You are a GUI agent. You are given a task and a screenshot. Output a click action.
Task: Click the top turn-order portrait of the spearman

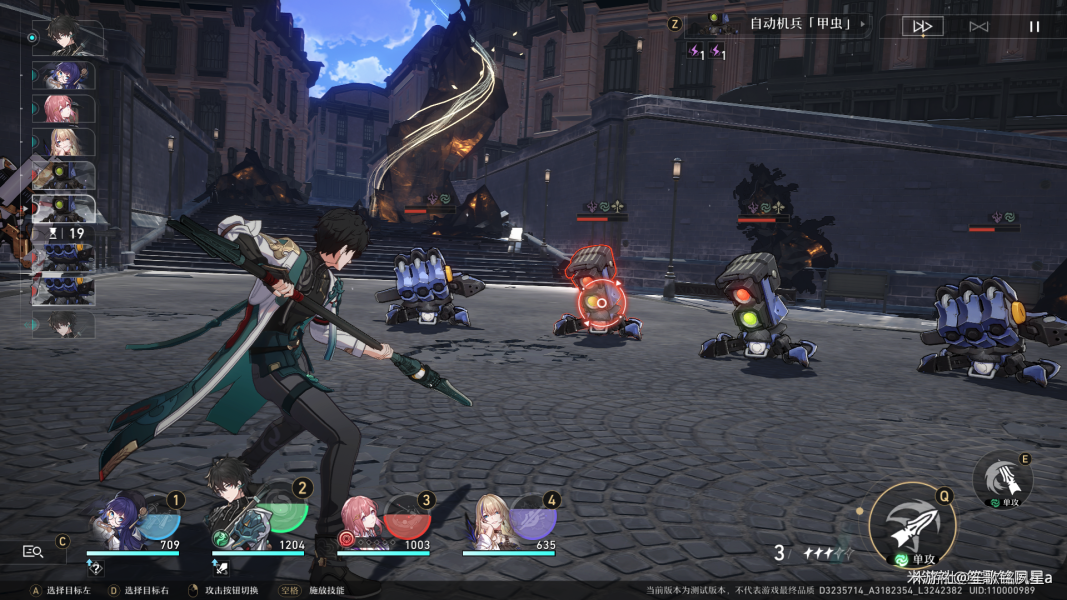tap(67, 37)
